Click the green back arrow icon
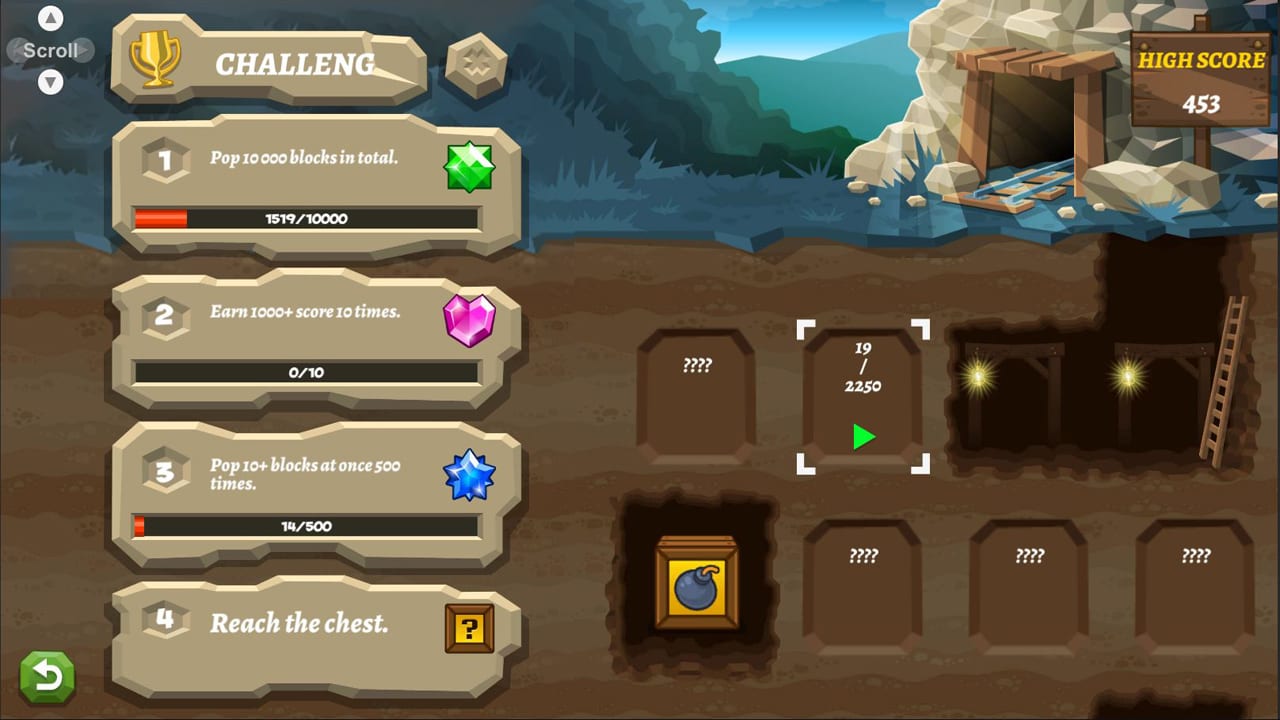Image resolution: width=1280 pixels, height=720 pixels. [x=46, y=676]
